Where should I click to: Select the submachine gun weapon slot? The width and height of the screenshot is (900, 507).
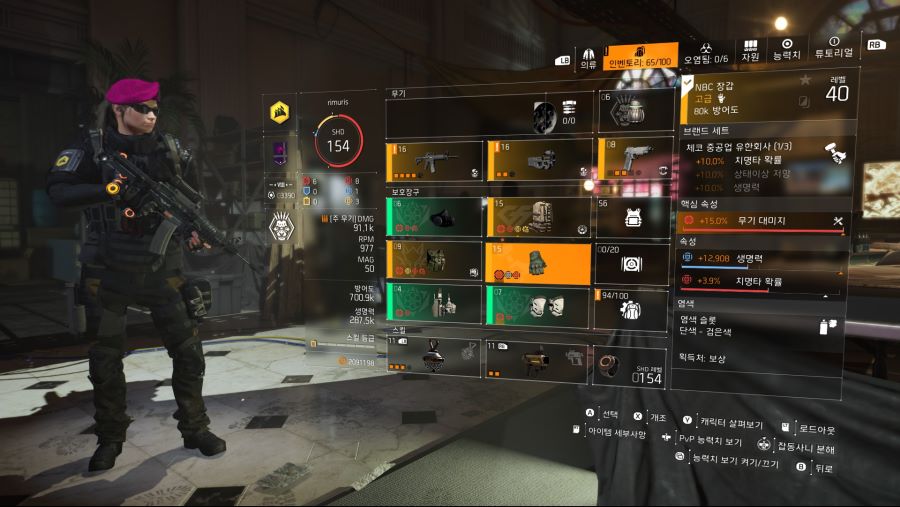point(537,161)
